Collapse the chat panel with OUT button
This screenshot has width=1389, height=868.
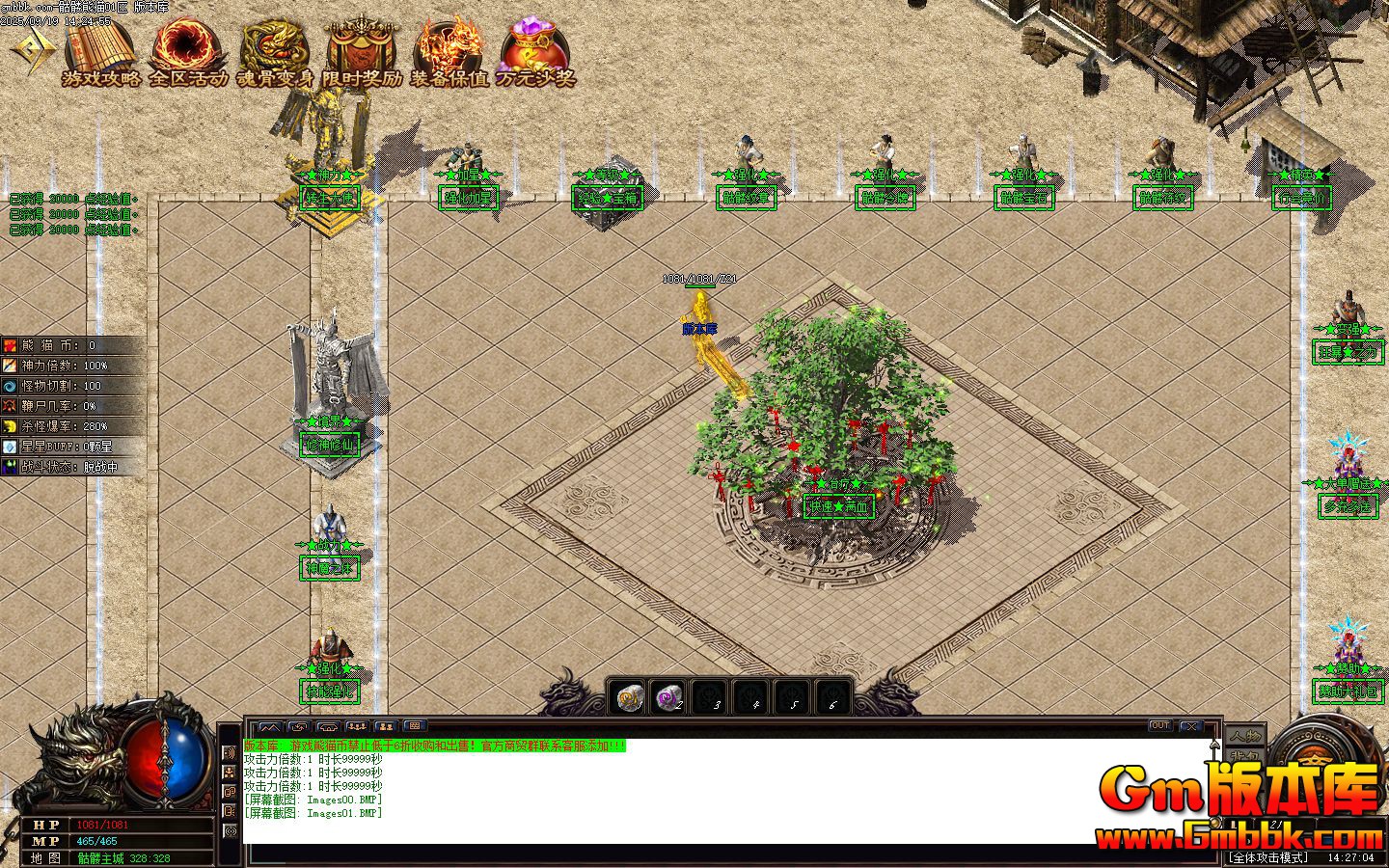click(x=1161, y=725)
